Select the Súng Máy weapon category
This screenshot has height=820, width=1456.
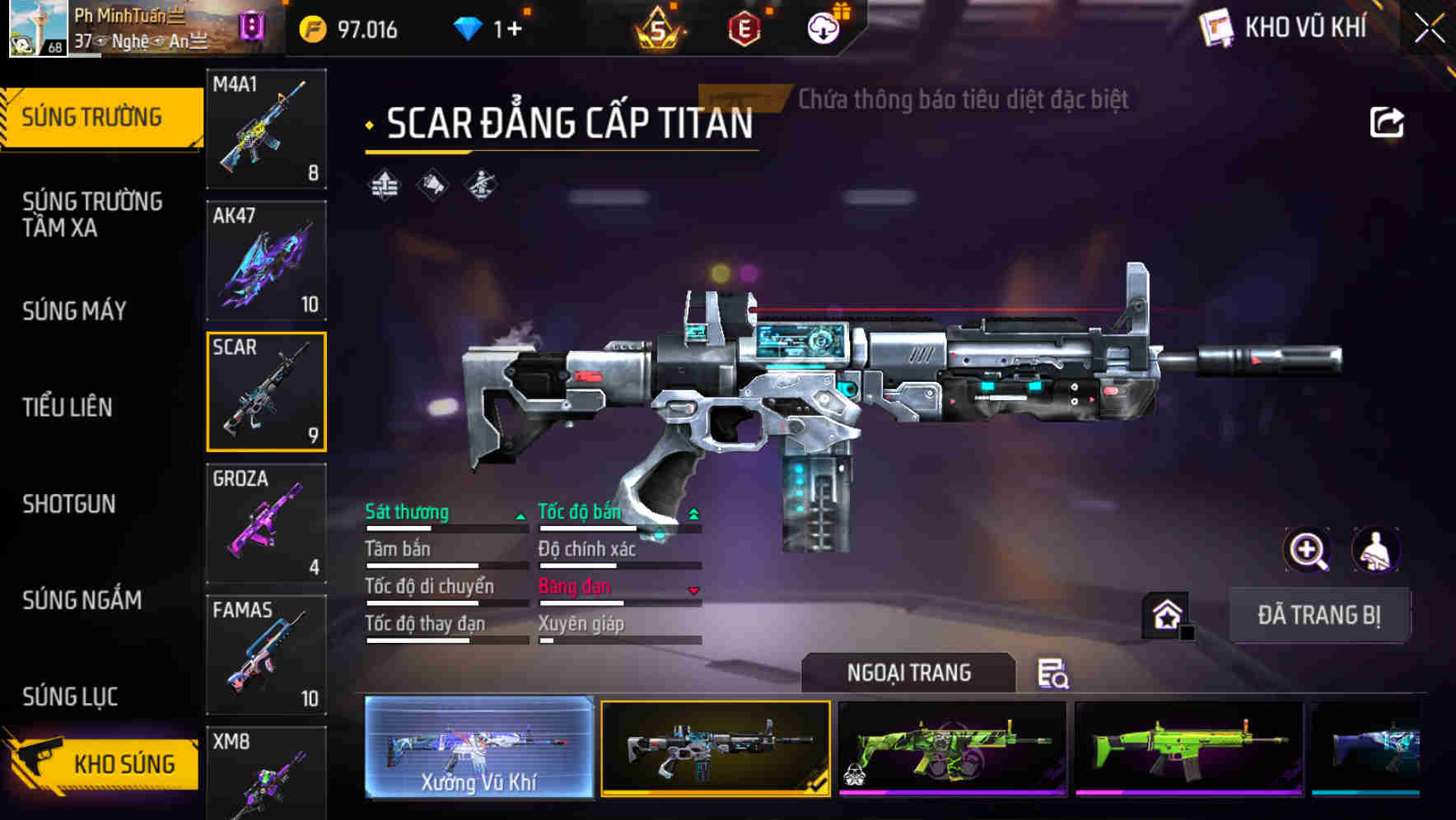click(74, 311)
